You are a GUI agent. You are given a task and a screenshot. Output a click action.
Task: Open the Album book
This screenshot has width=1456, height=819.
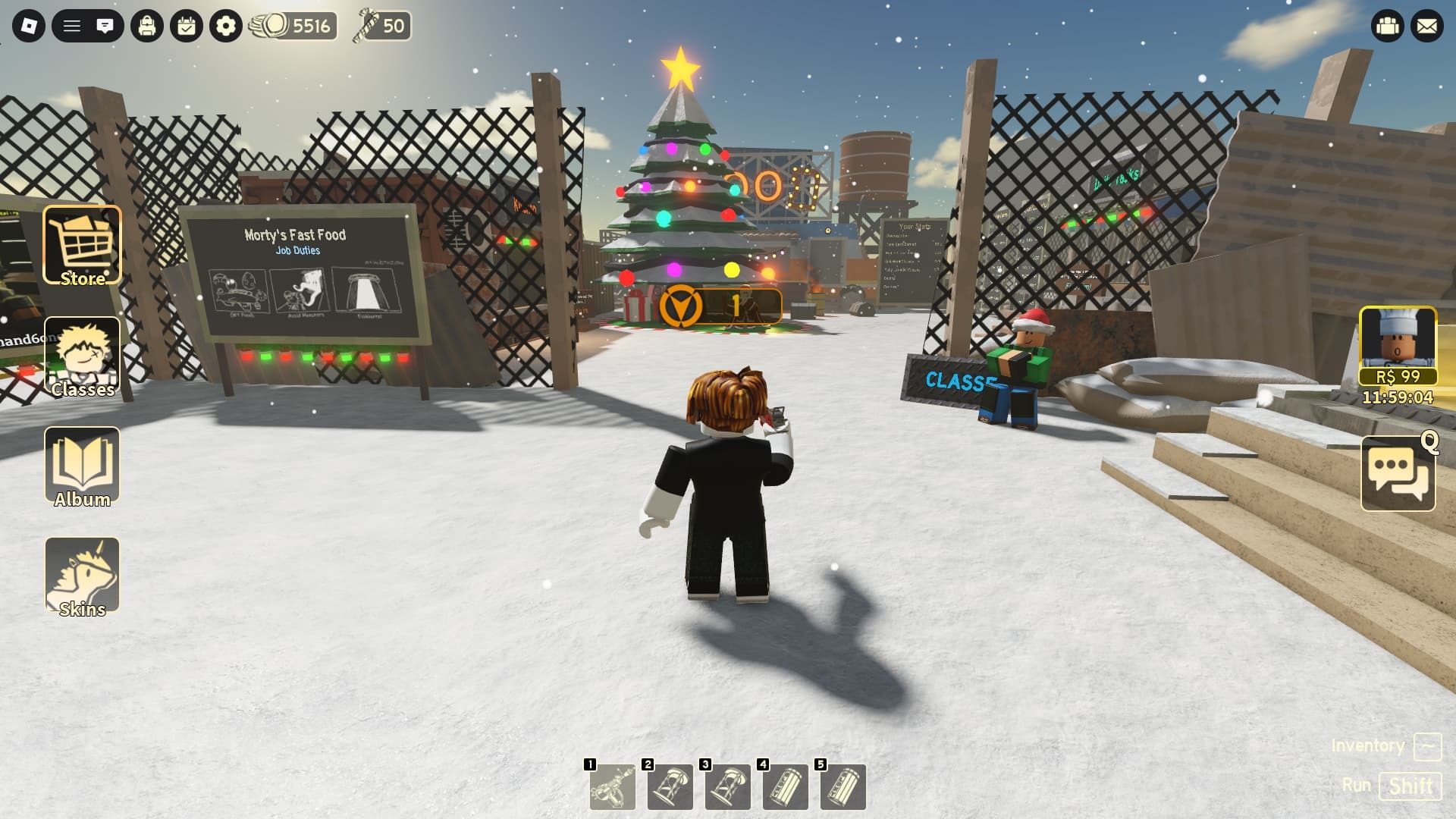pos(82,466)
